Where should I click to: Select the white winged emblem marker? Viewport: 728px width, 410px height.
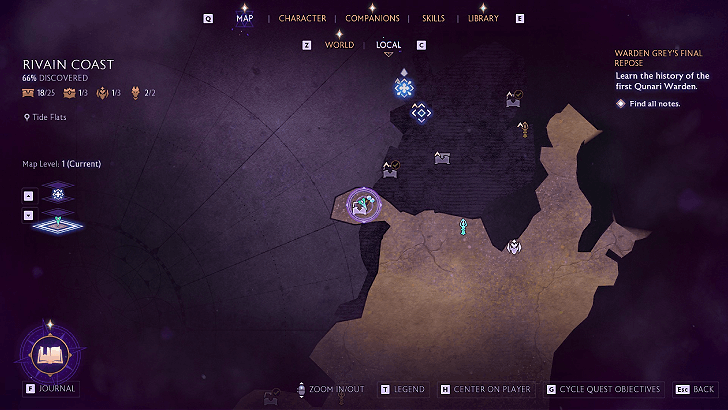pos(513,246)
